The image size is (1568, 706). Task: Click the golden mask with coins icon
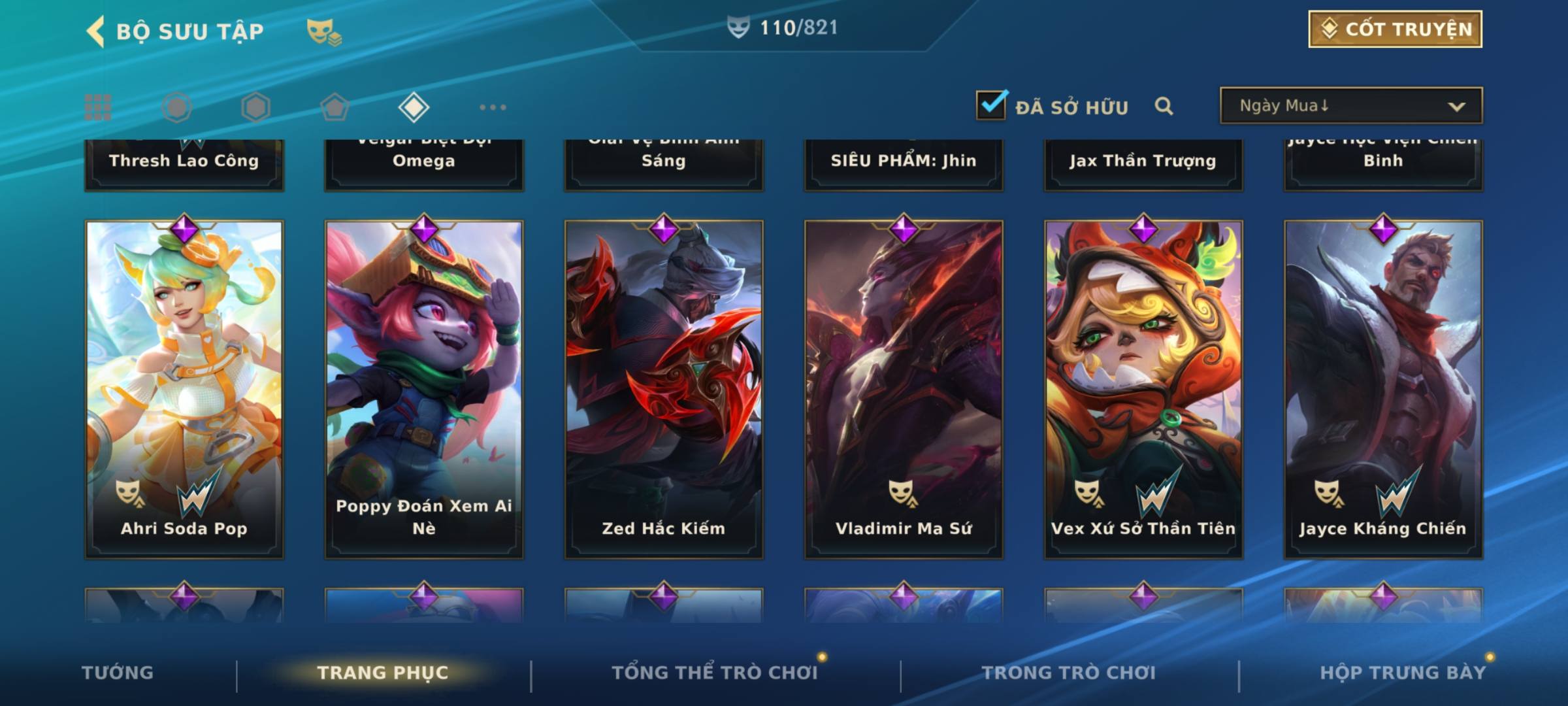[323, 31]
